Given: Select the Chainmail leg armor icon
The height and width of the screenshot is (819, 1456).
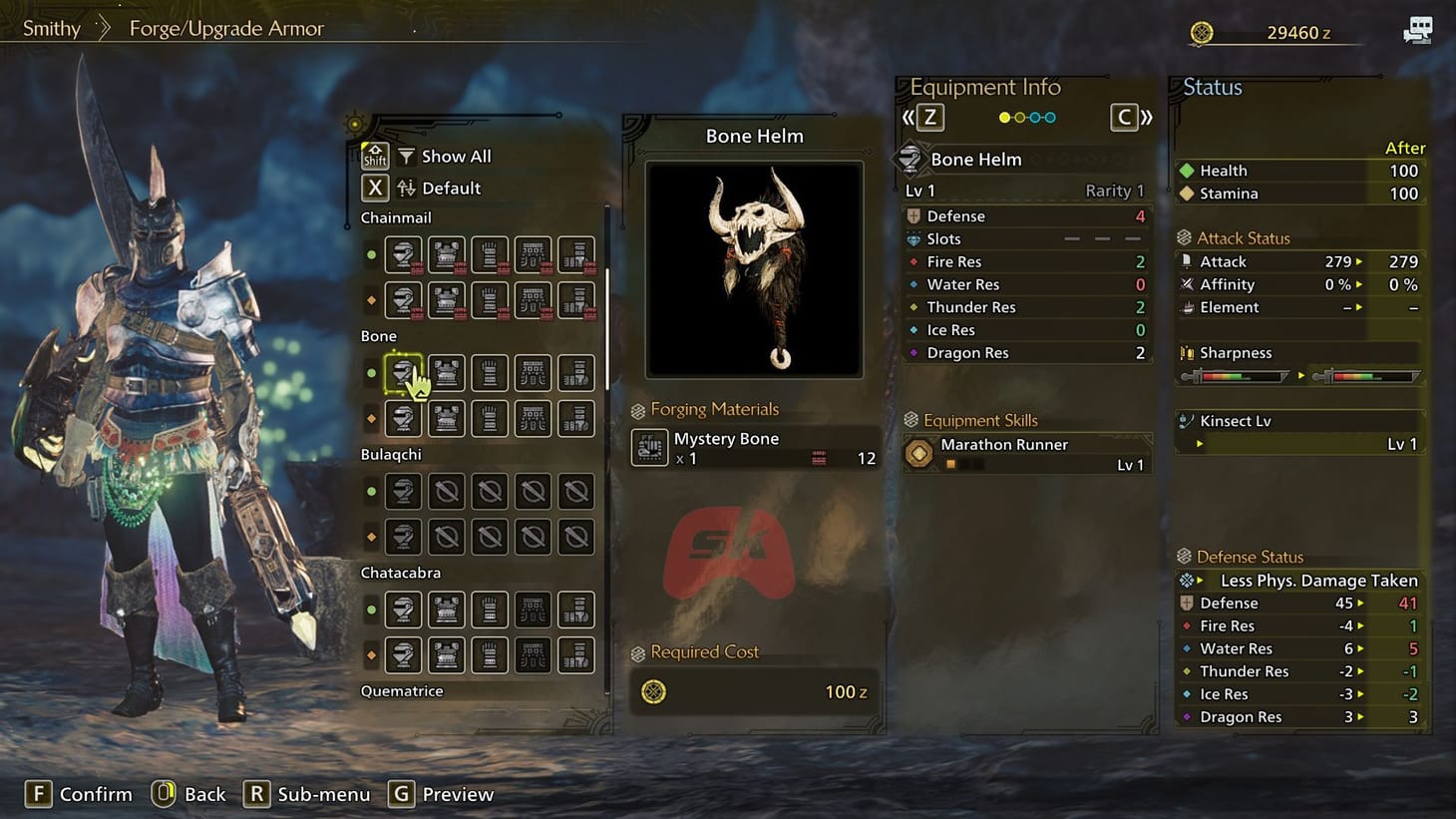Looking at the screenshot, I should [x=576, y=253].
